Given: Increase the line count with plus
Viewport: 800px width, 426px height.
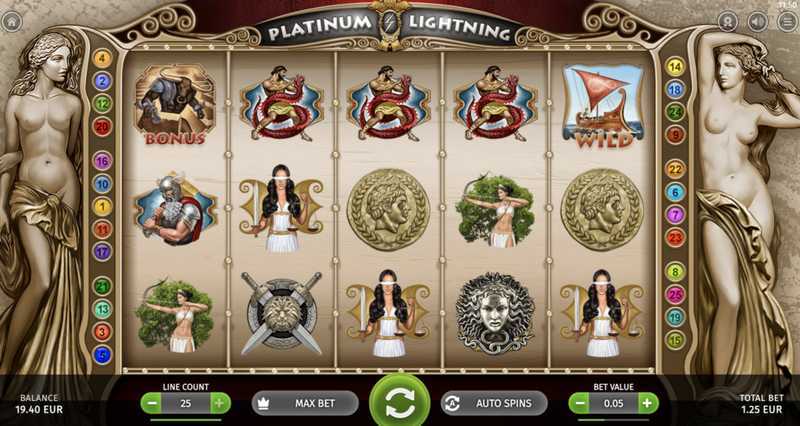Looking at the screenshot, I should [x=220, y=403].
